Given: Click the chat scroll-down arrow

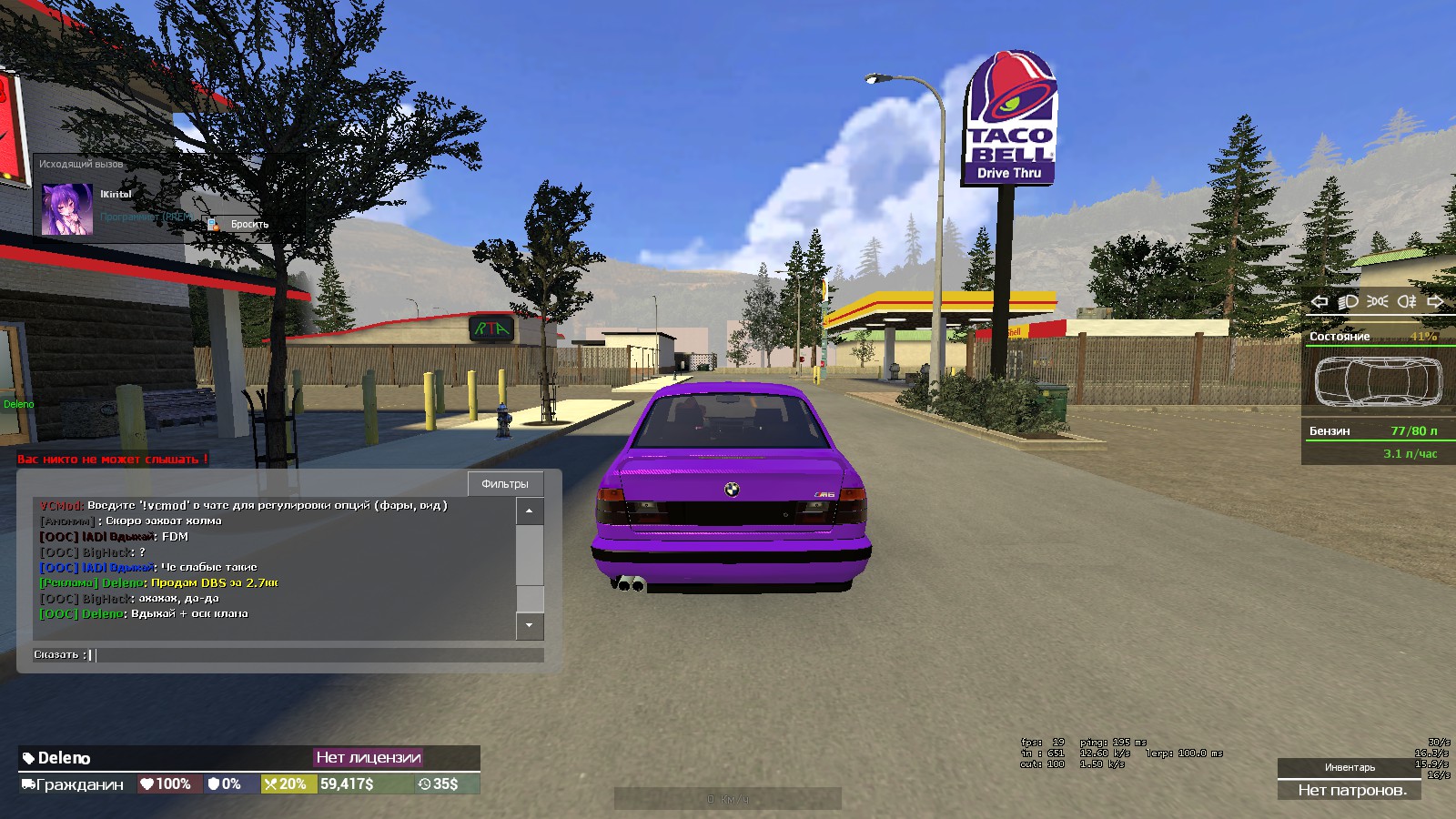Looking at the screenshot, I should (530, 626).
